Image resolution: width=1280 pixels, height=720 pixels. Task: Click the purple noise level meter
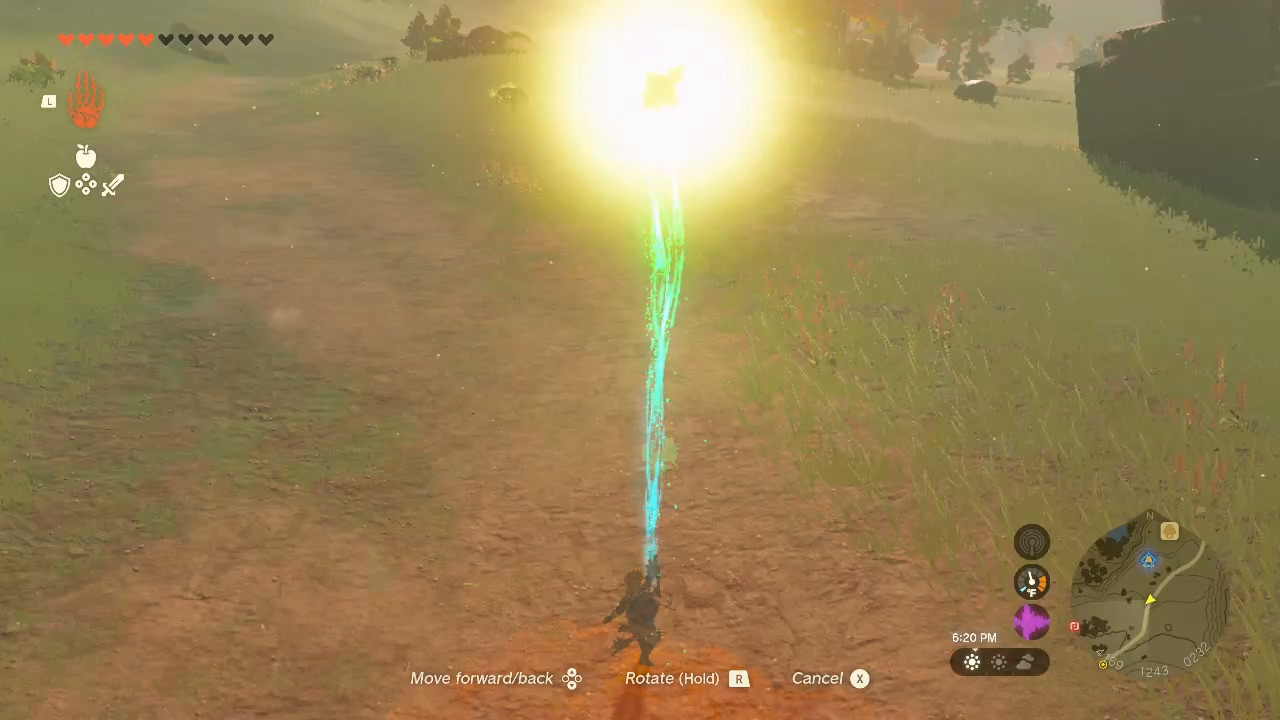pyautogui.click(x=1031, y=619)
